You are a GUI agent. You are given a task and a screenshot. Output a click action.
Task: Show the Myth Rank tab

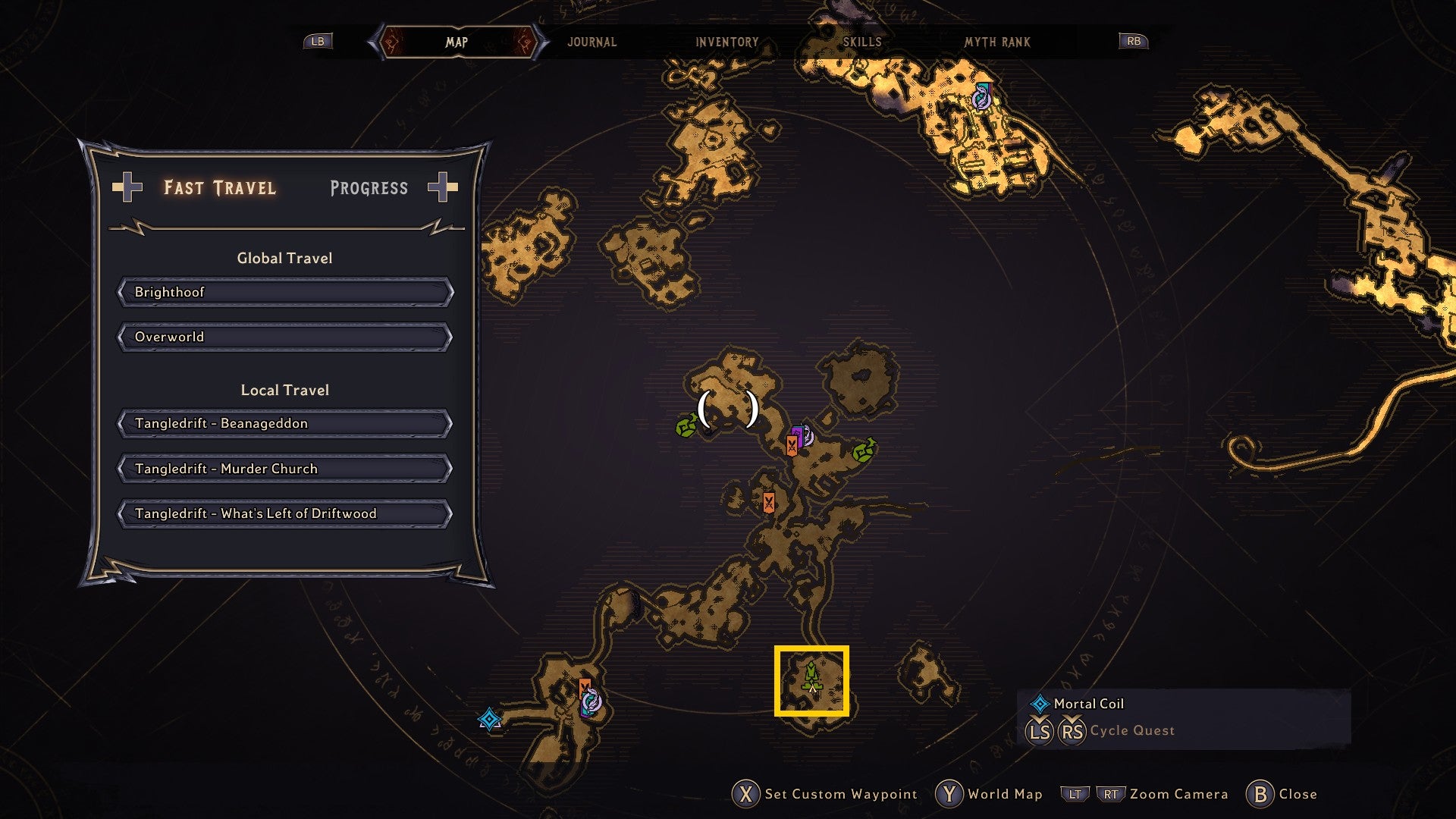(x=996, y=42)
